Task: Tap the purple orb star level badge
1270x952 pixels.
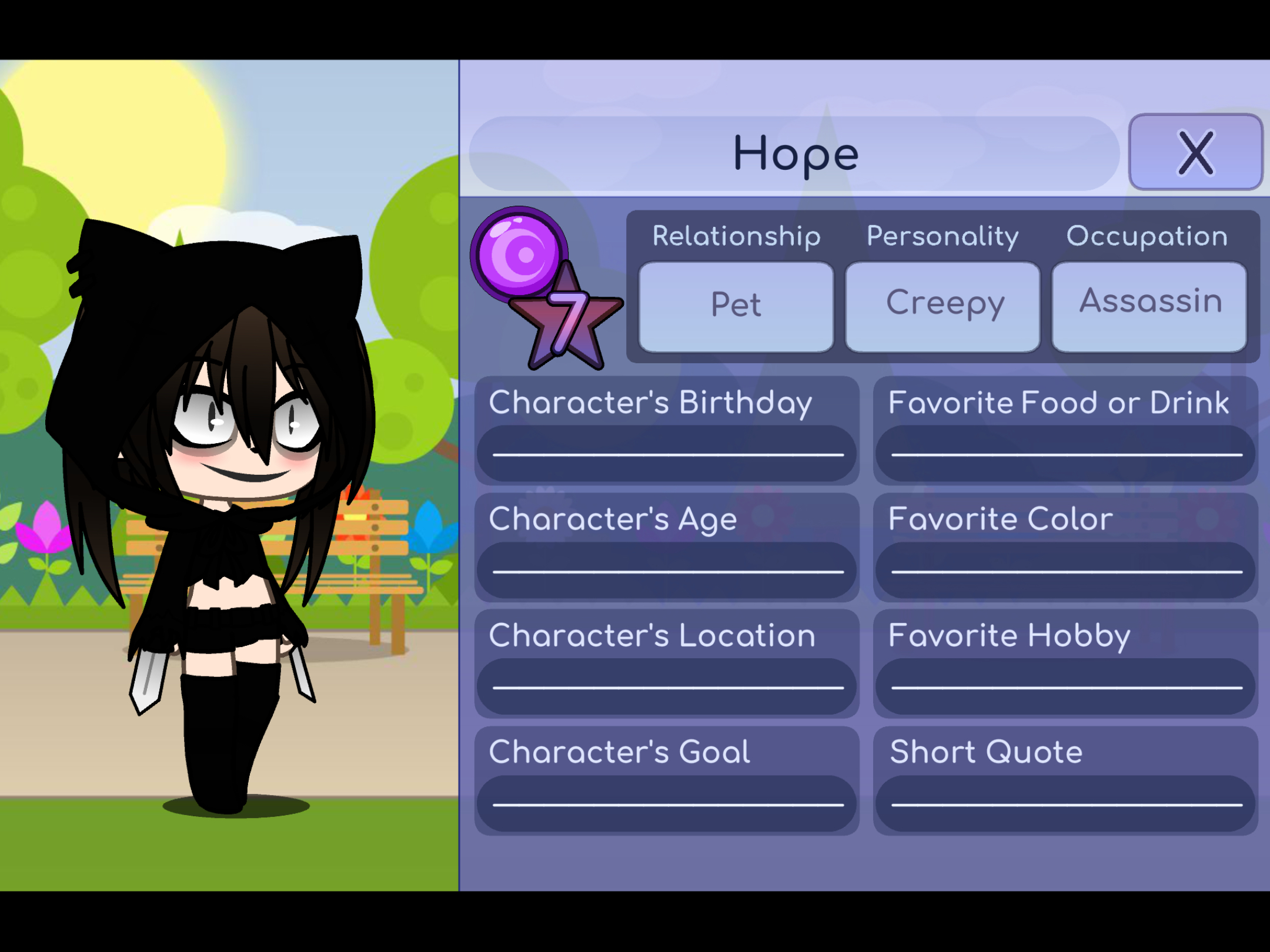Action: 544,286
